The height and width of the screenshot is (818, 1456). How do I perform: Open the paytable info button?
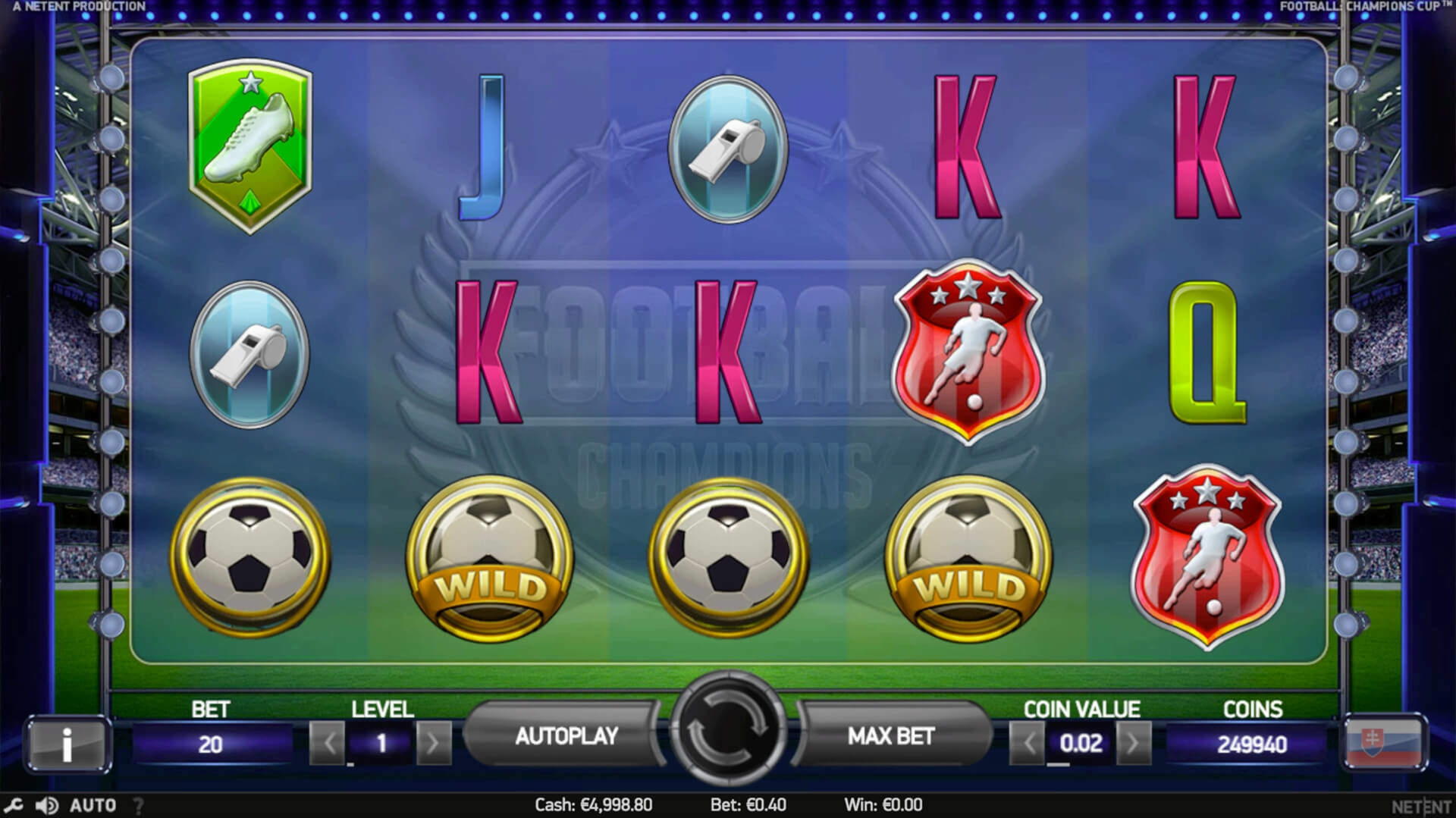[67, 744]
